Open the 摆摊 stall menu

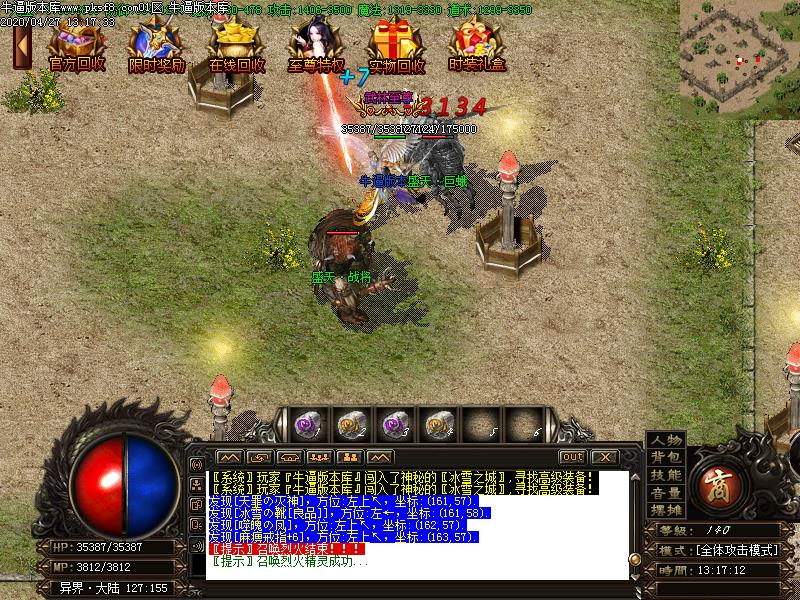666,510
